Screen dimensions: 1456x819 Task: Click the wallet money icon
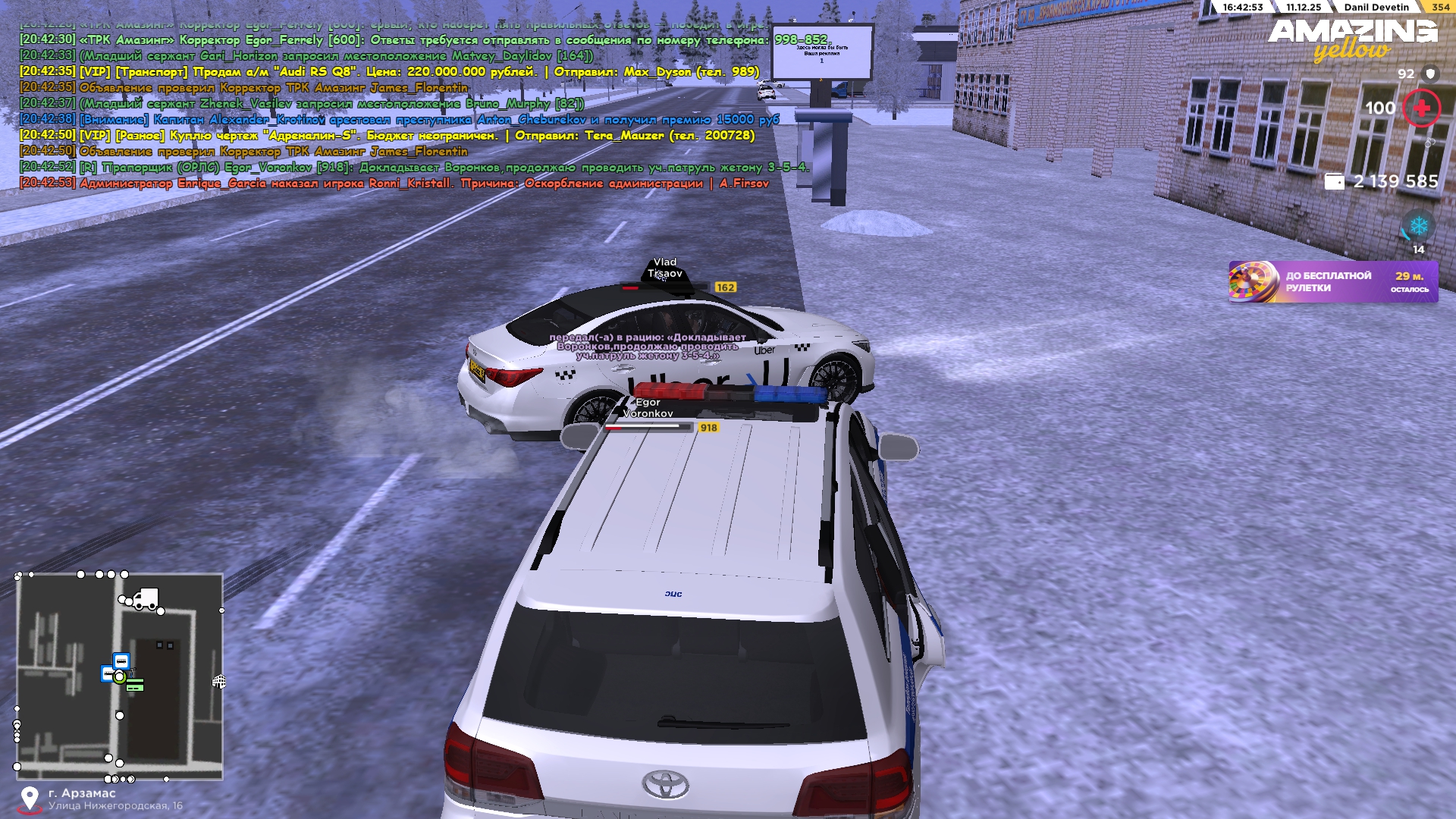click(x=1334, y=182)
